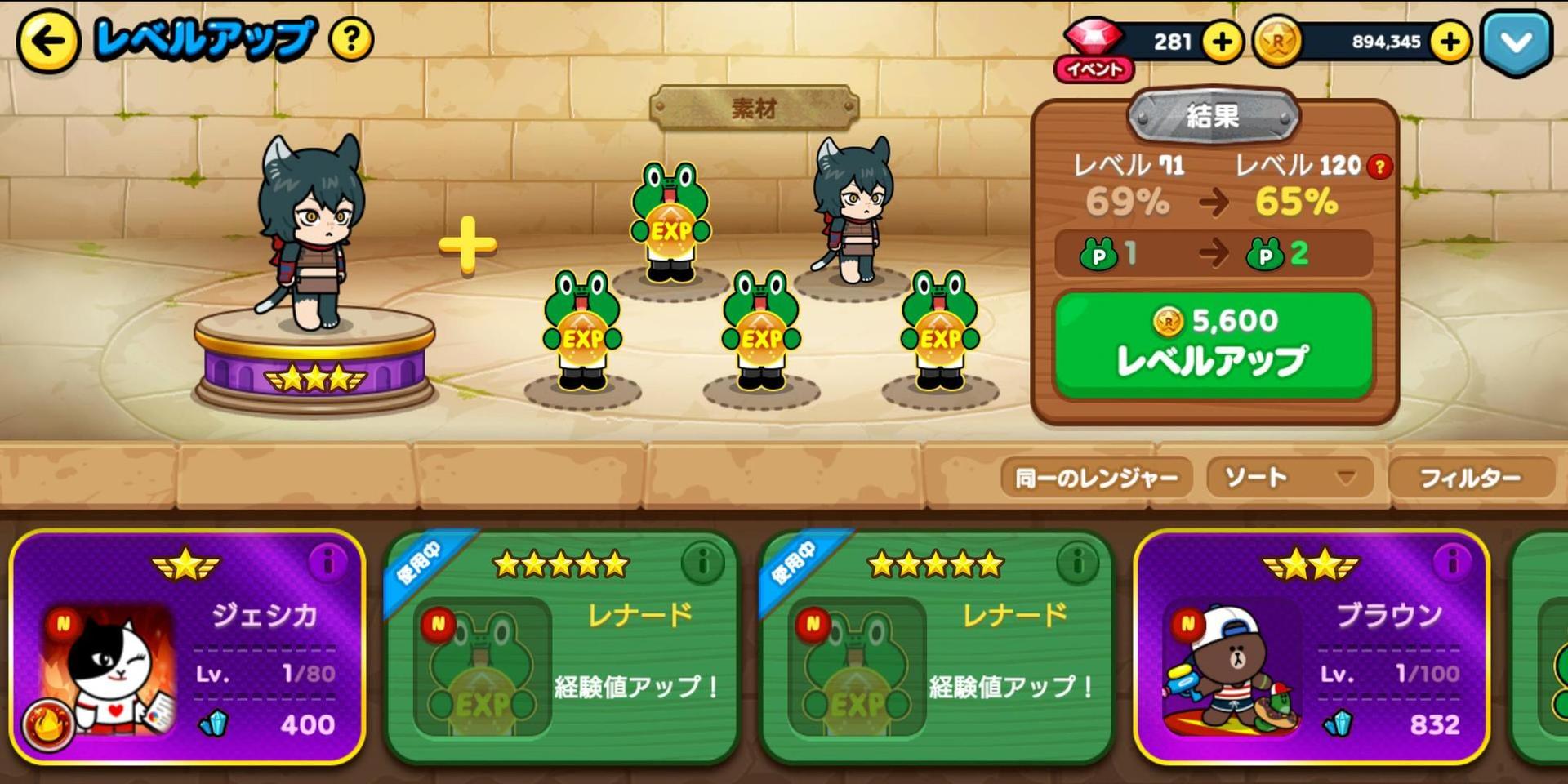Viewport: 1568px width, 784px height.
Task: Tap the red イベント ruby icon
Action: [x=1094, y=49]
